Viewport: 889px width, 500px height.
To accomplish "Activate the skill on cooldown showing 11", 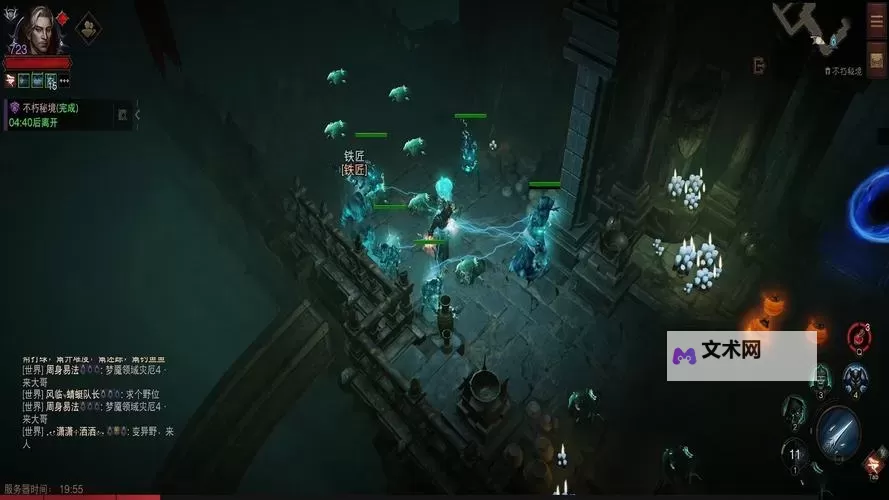I will point(795,452).
